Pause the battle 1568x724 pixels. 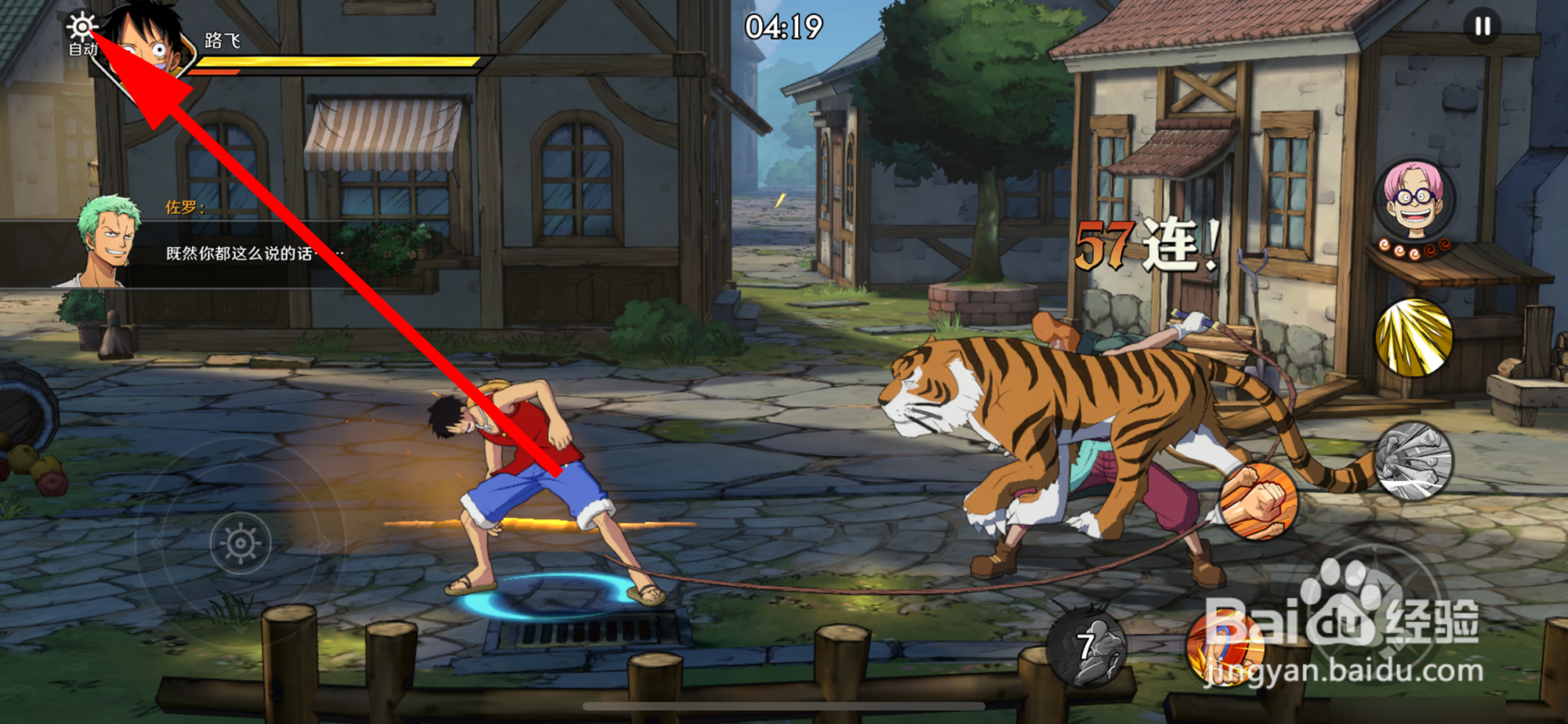(1482, 27)
